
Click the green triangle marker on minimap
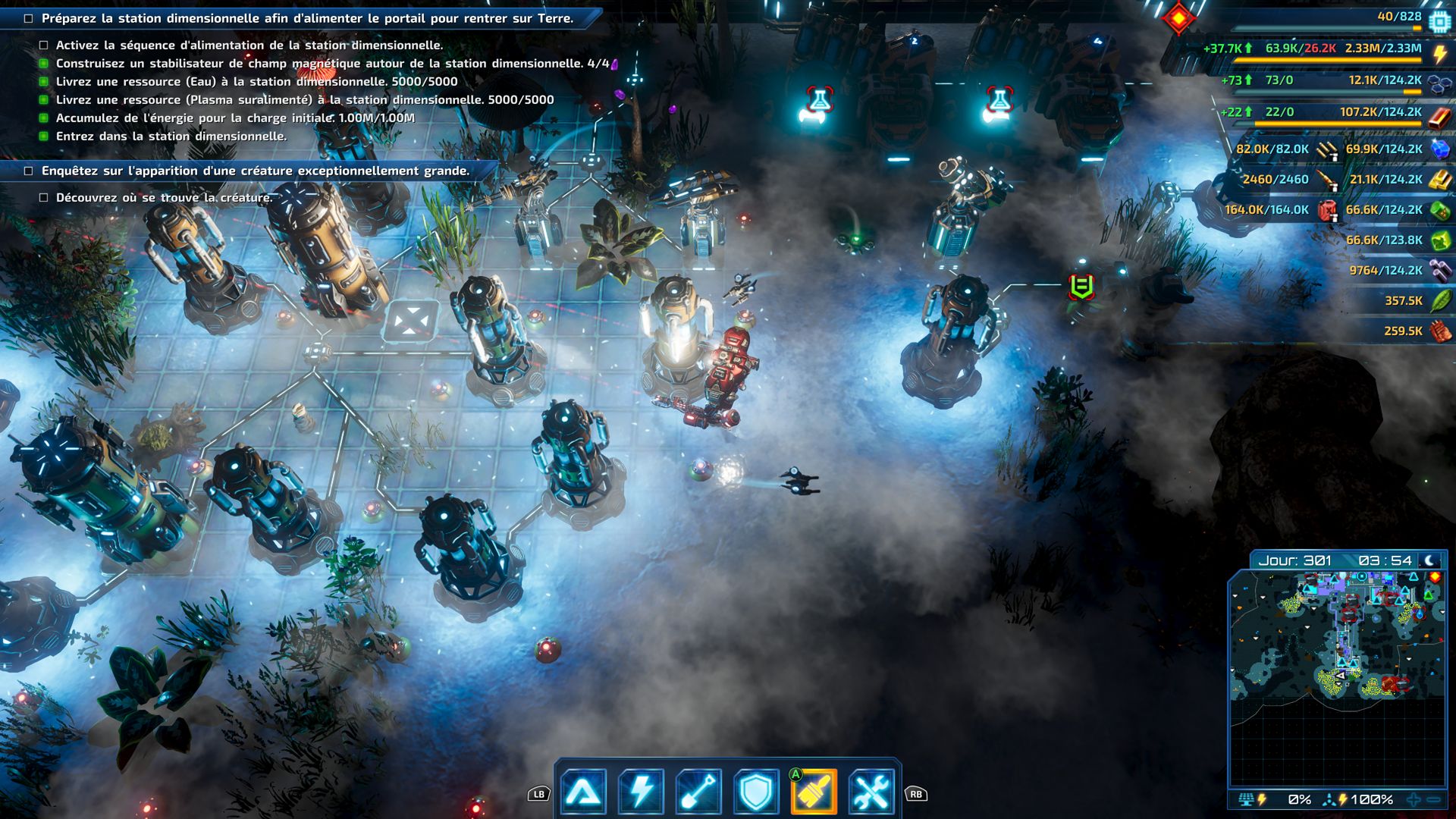coord(1429,595)
